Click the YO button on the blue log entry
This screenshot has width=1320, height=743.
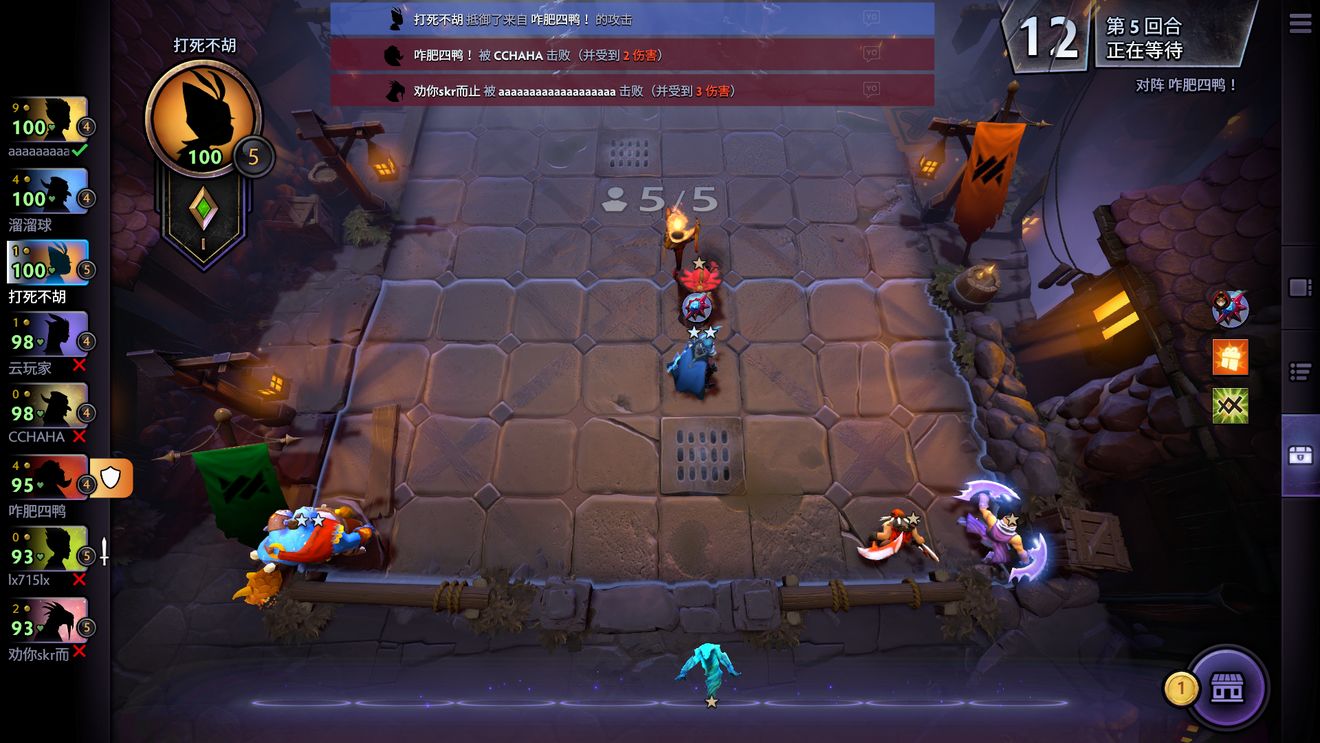tap(870, 18)
